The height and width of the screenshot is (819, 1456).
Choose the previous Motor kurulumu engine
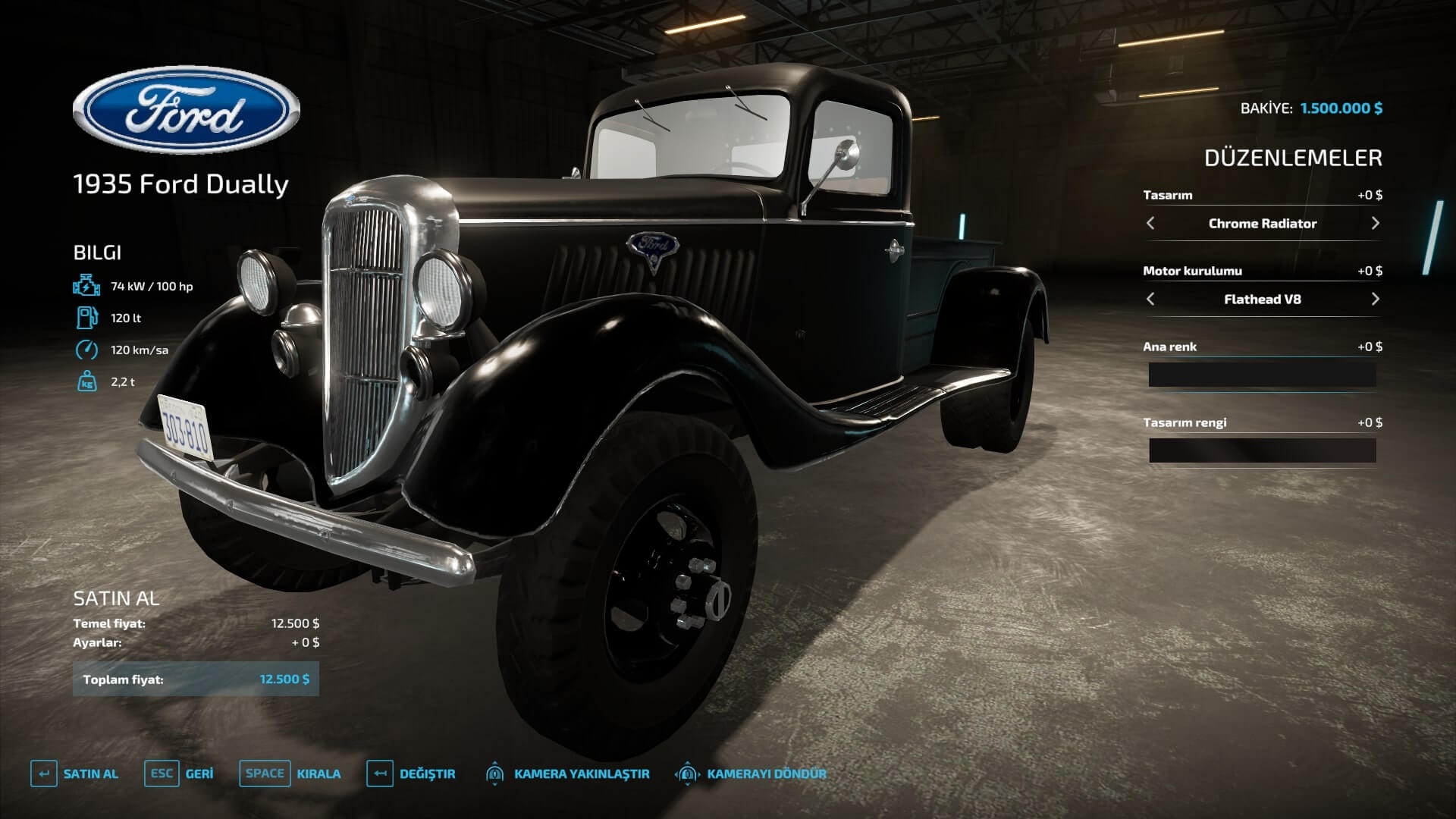coord(1150,299)
